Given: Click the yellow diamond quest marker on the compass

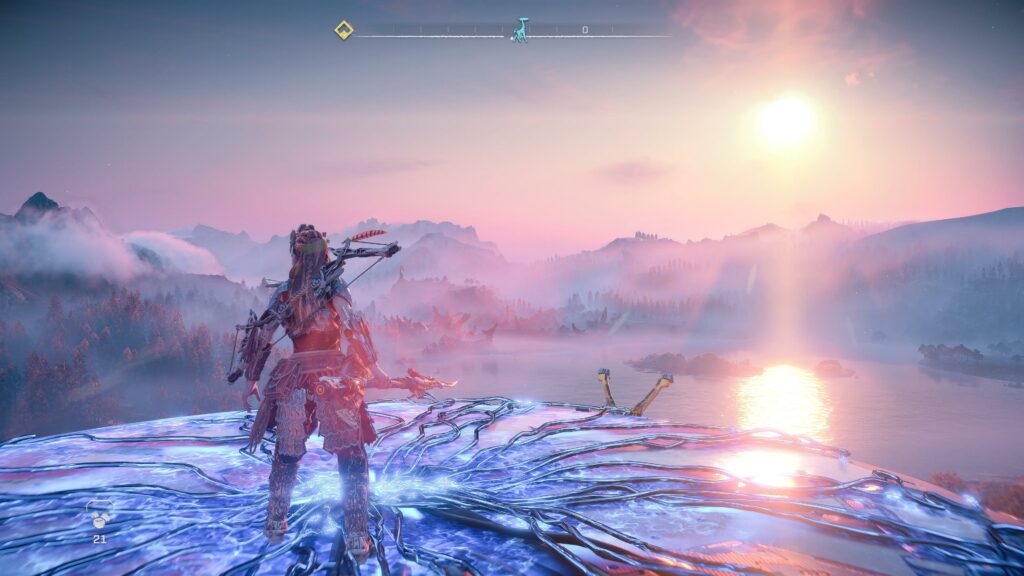Looking at the screenshot, I should pos(343,30).
